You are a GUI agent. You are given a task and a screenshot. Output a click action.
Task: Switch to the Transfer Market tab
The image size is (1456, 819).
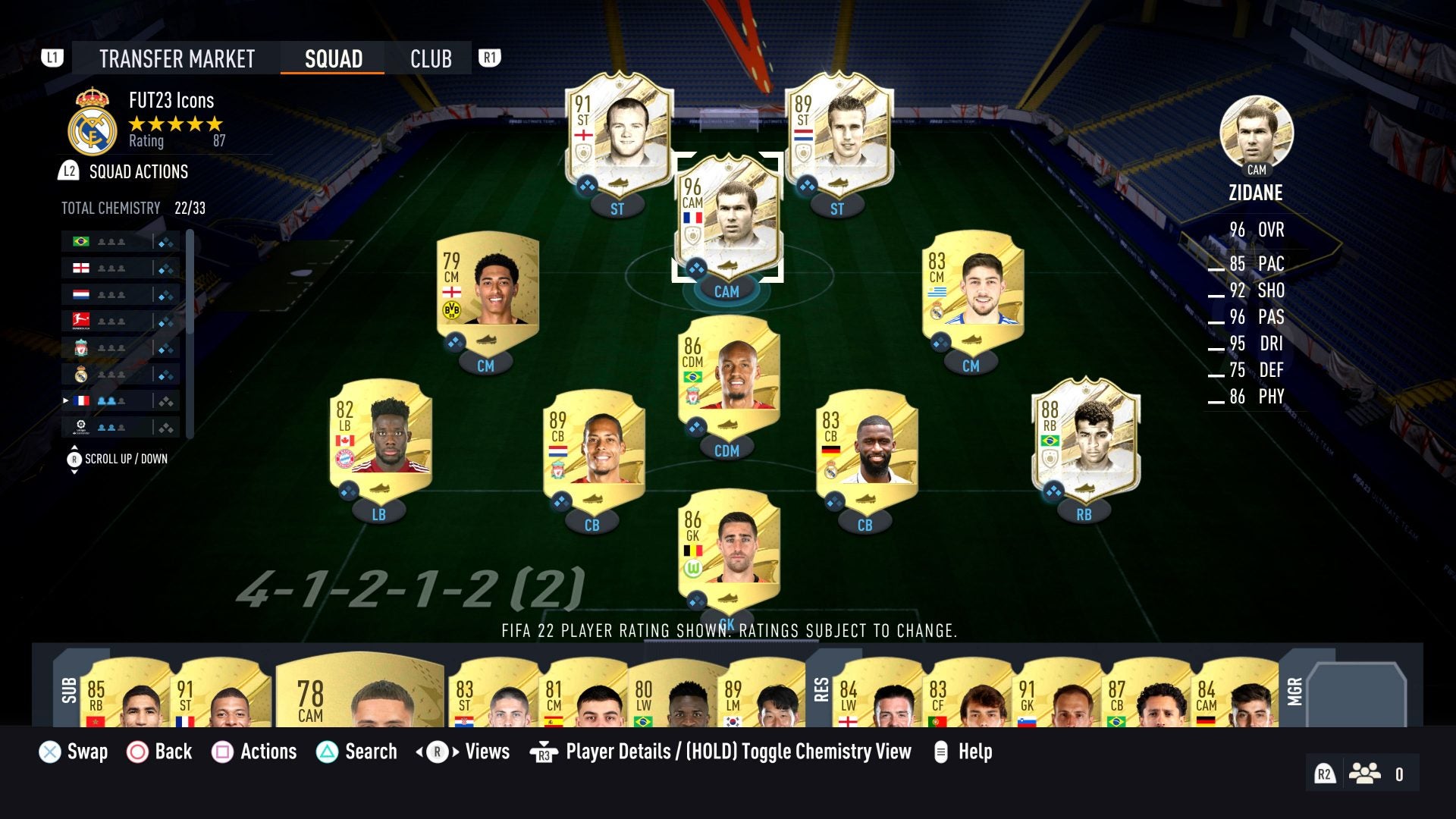(x=177, y=58)
